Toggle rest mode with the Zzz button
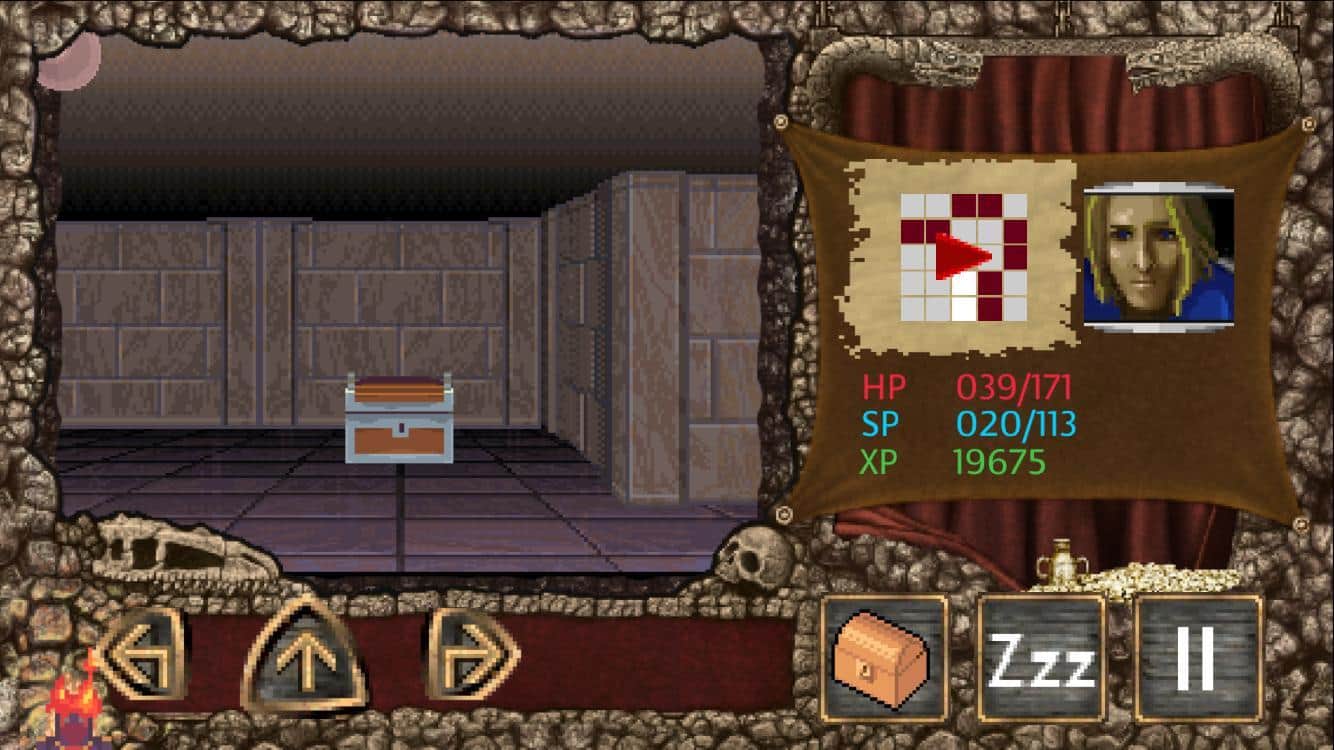 [x=1040, y=658]
